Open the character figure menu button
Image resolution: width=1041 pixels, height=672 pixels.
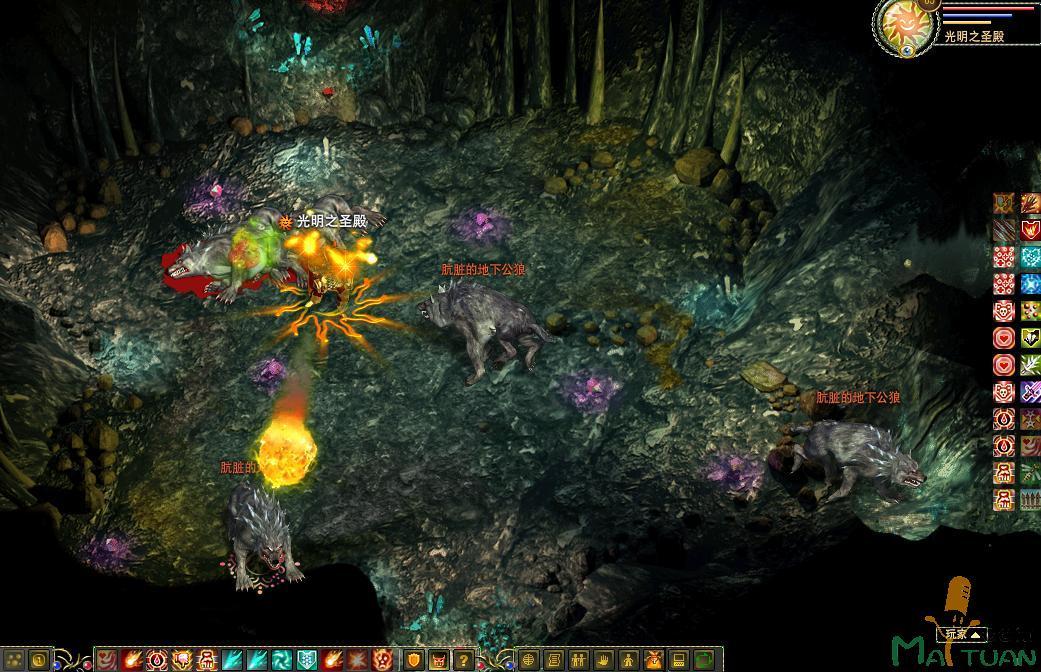[629, 660]
